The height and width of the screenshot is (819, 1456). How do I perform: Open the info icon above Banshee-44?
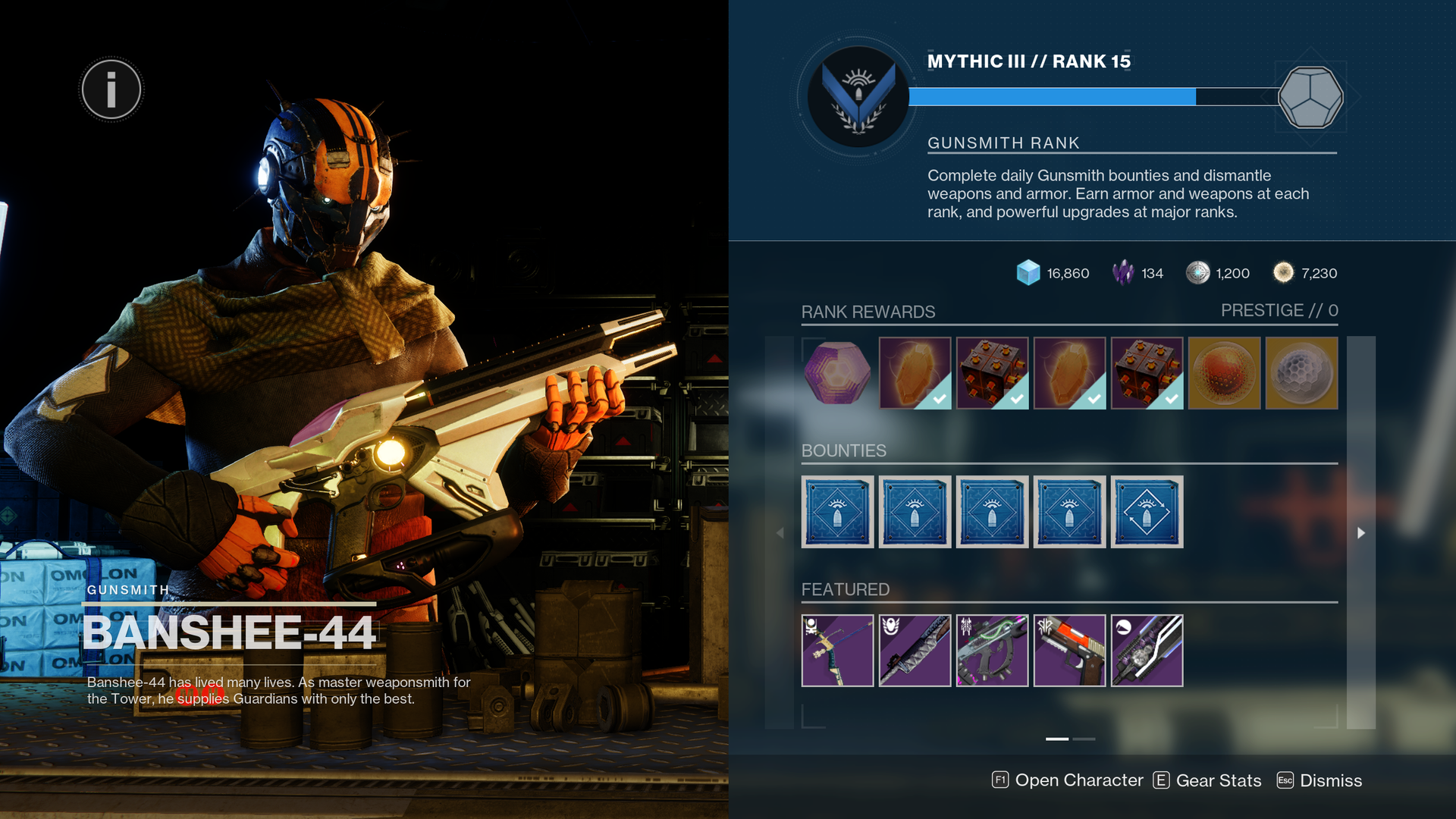click(x=111, y=89)
